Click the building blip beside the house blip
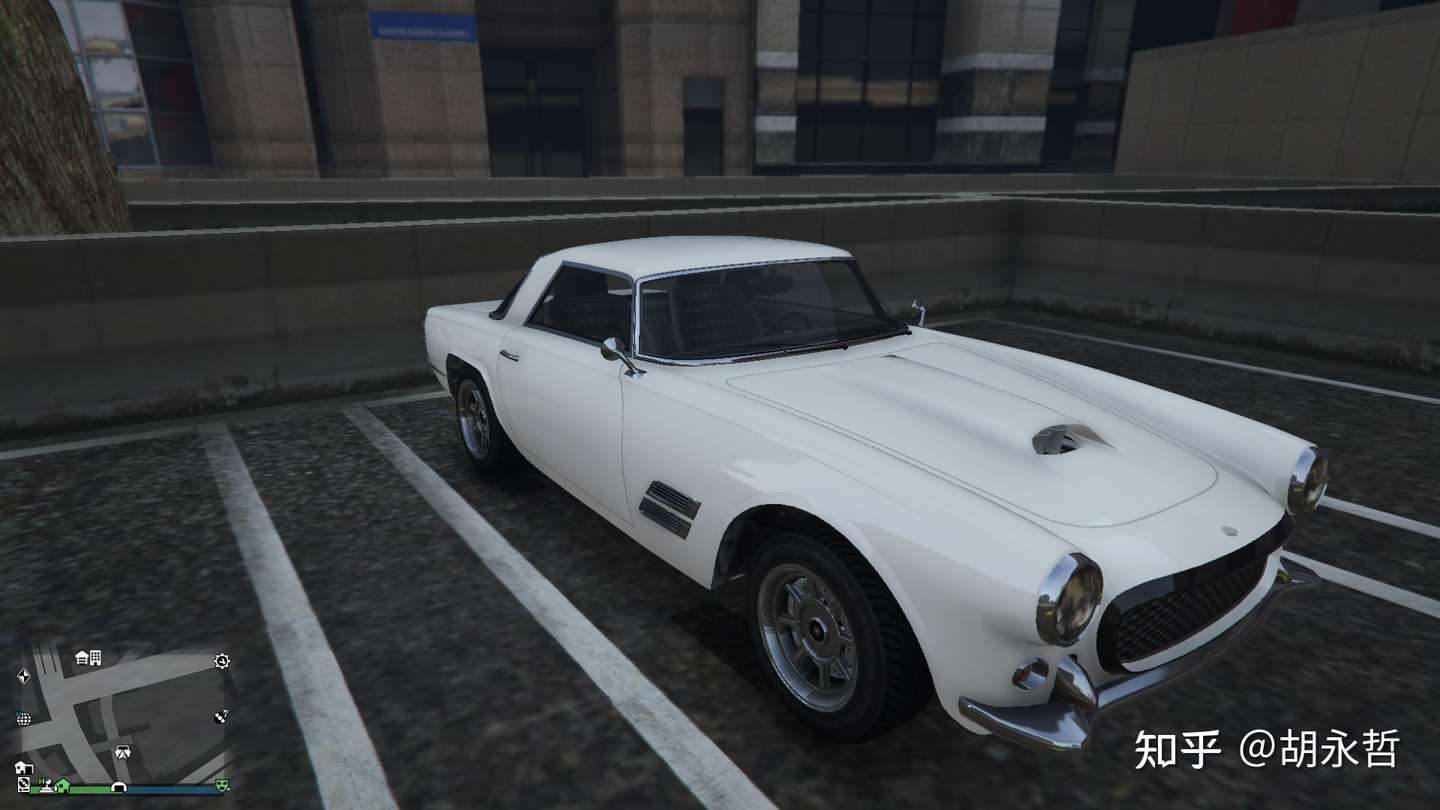 coord(96,658)
